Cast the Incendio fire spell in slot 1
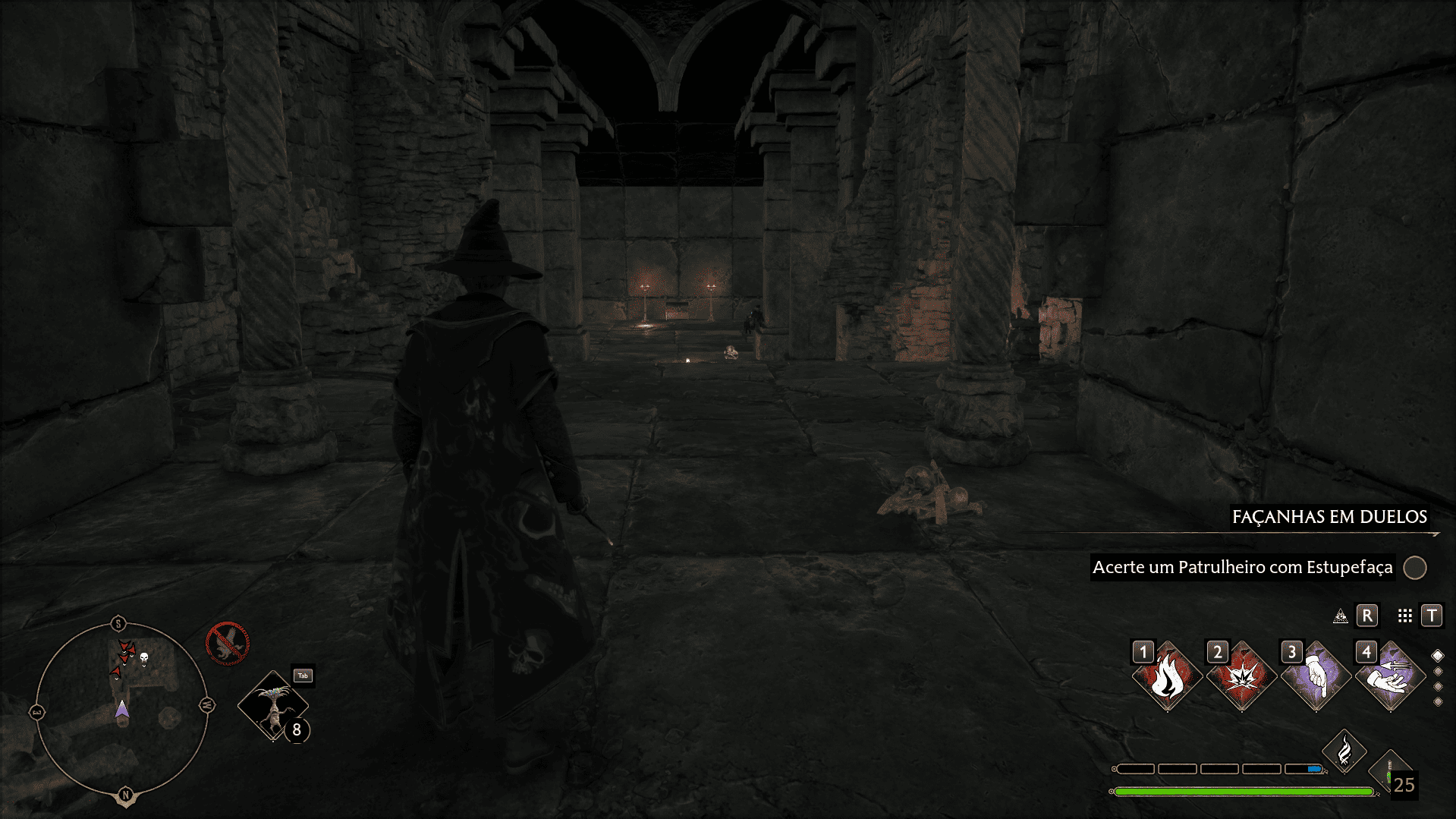Screen dimensions: 1456x819 pos(1168,675)
